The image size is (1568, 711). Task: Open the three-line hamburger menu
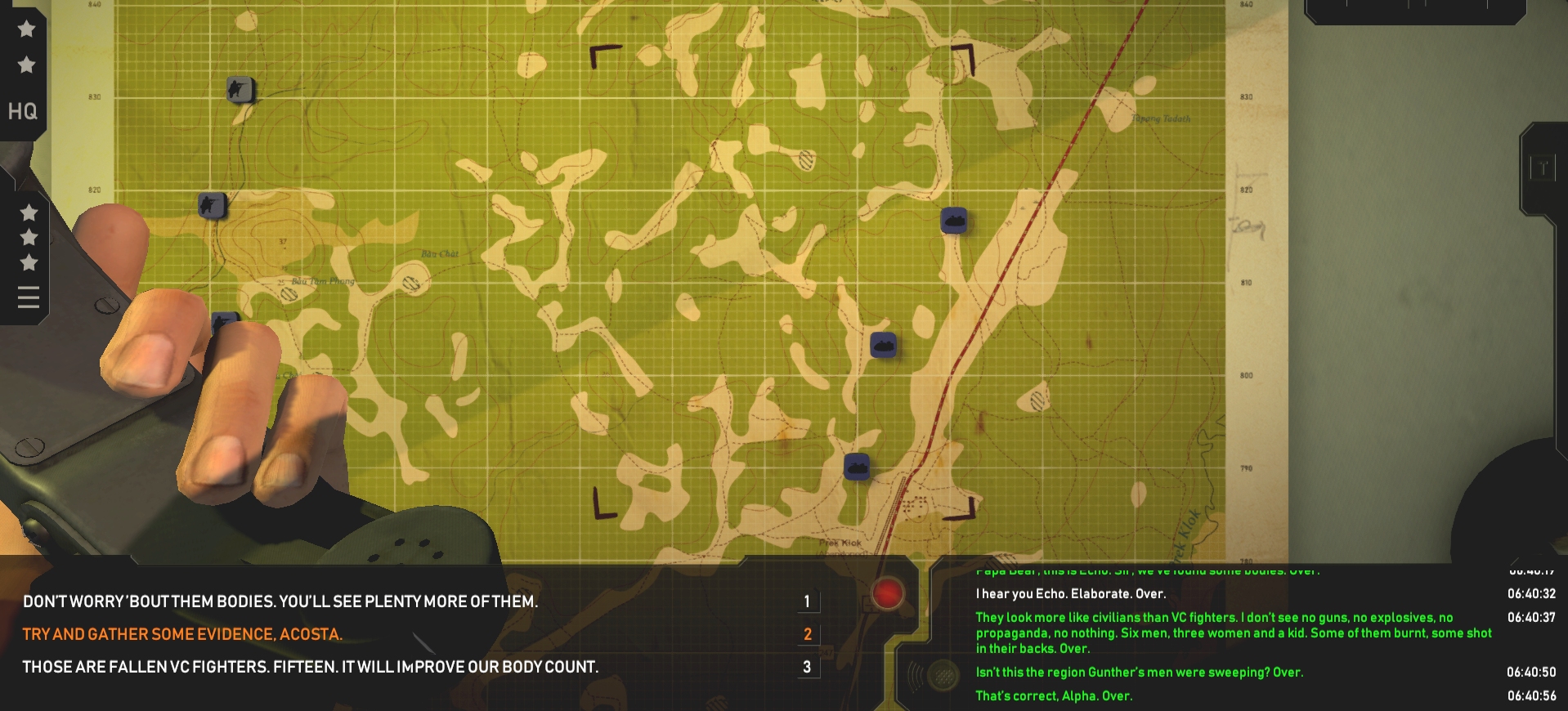click(x=29, y=297)
